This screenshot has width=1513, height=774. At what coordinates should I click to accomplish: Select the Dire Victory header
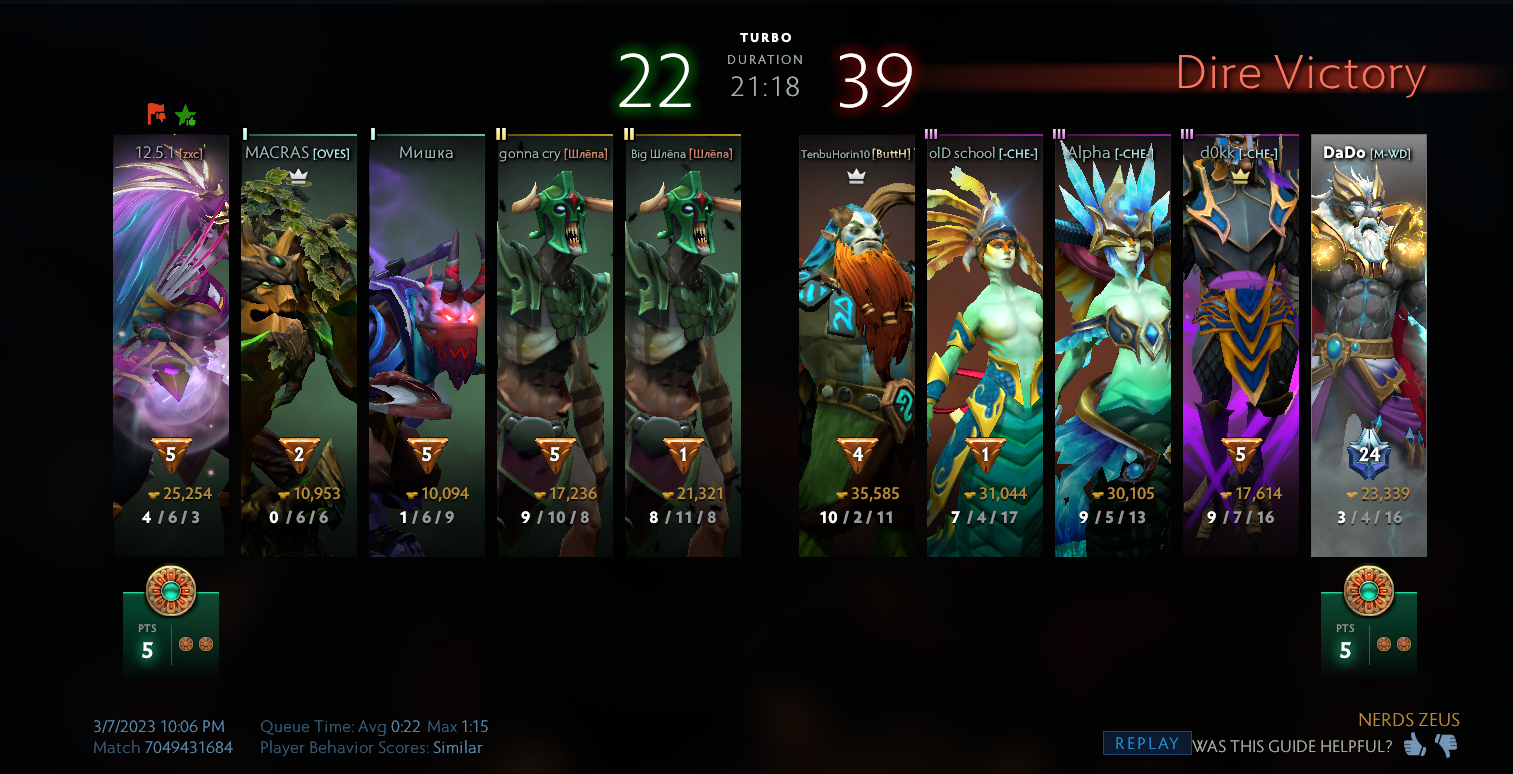pyautogui.click(x=1301, y=73)
